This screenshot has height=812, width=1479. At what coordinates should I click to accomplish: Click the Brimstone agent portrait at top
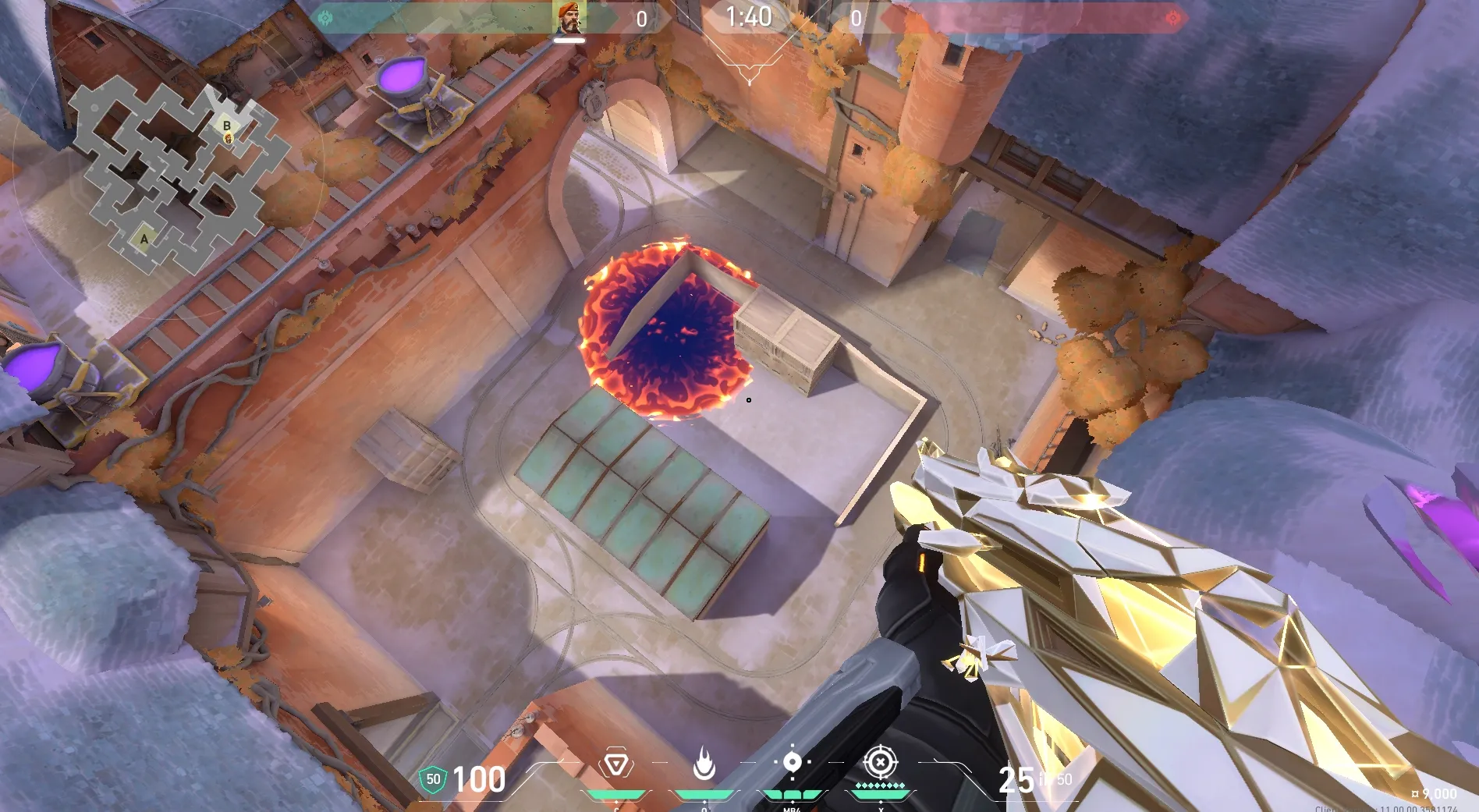pyautogui.click(x=570, y=17)
